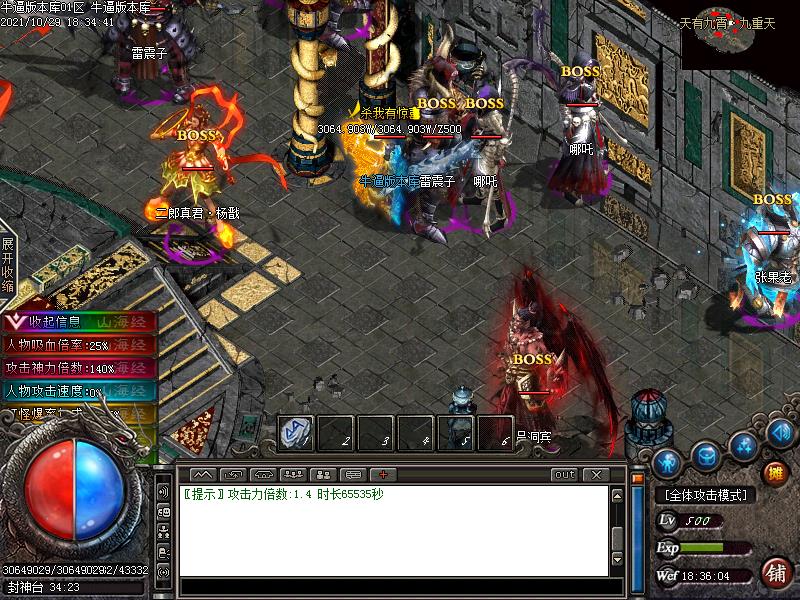Open the blue character figure icon
This screenshot has width=800, height=600.
tap(669, 463)
